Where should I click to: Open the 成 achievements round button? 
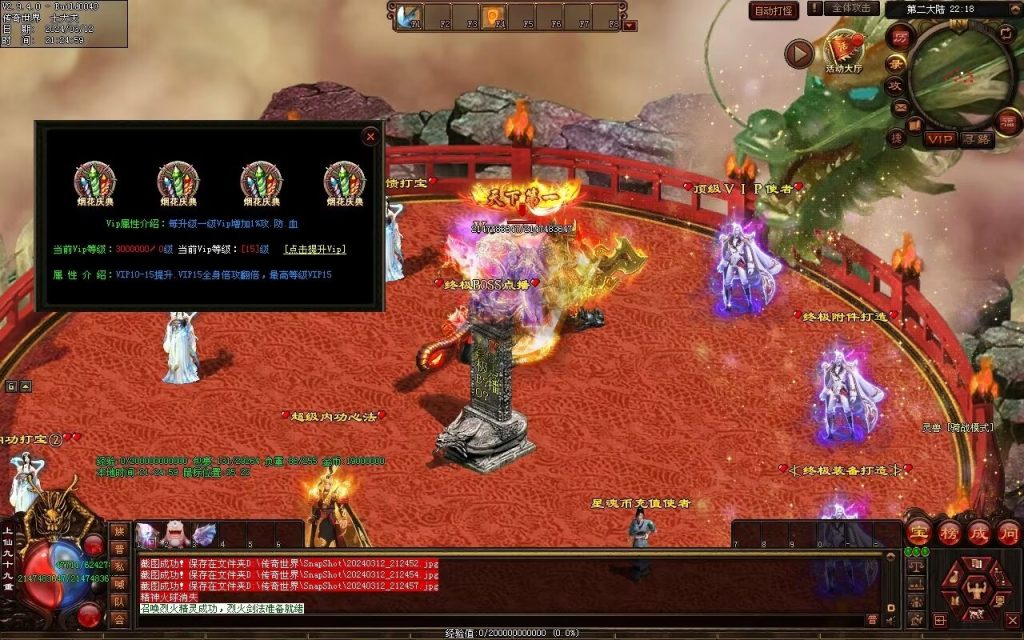click(x=978, y=531)
